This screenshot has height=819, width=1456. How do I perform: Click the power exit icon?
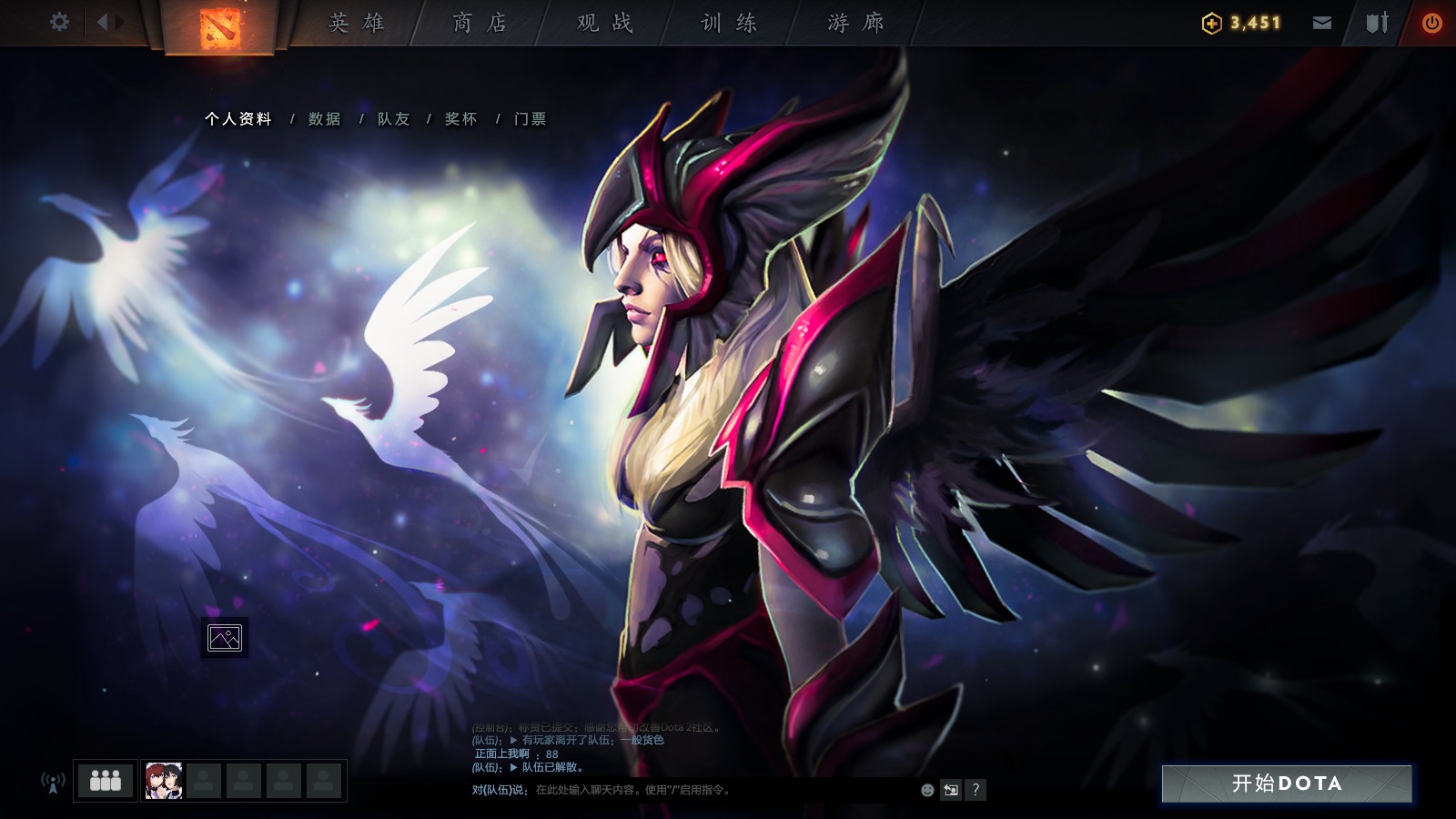pyautogui.click(x=1431, y=23)
